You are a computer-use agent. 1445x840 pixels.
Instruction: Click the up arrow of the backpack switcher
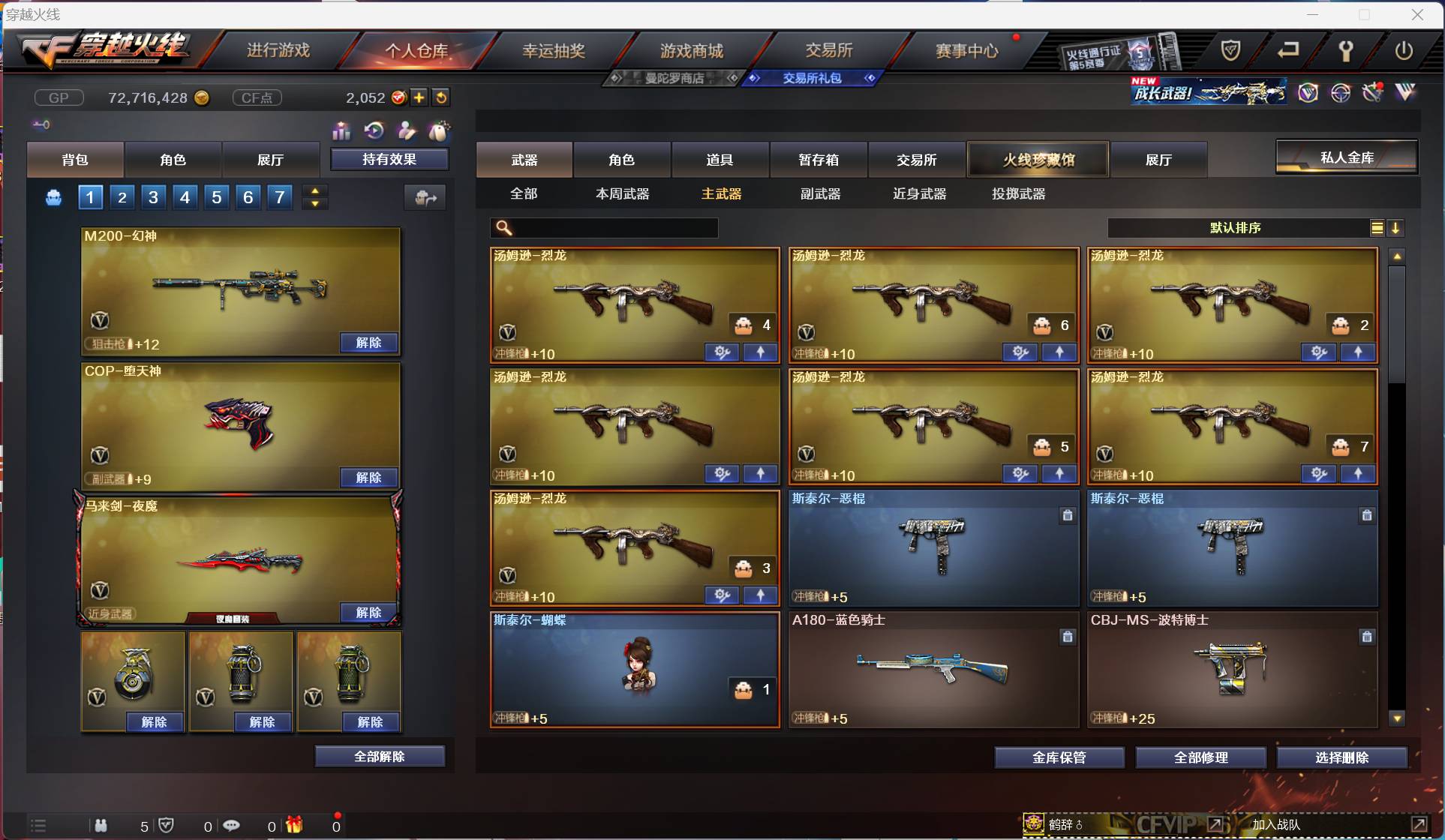point(315,190)
